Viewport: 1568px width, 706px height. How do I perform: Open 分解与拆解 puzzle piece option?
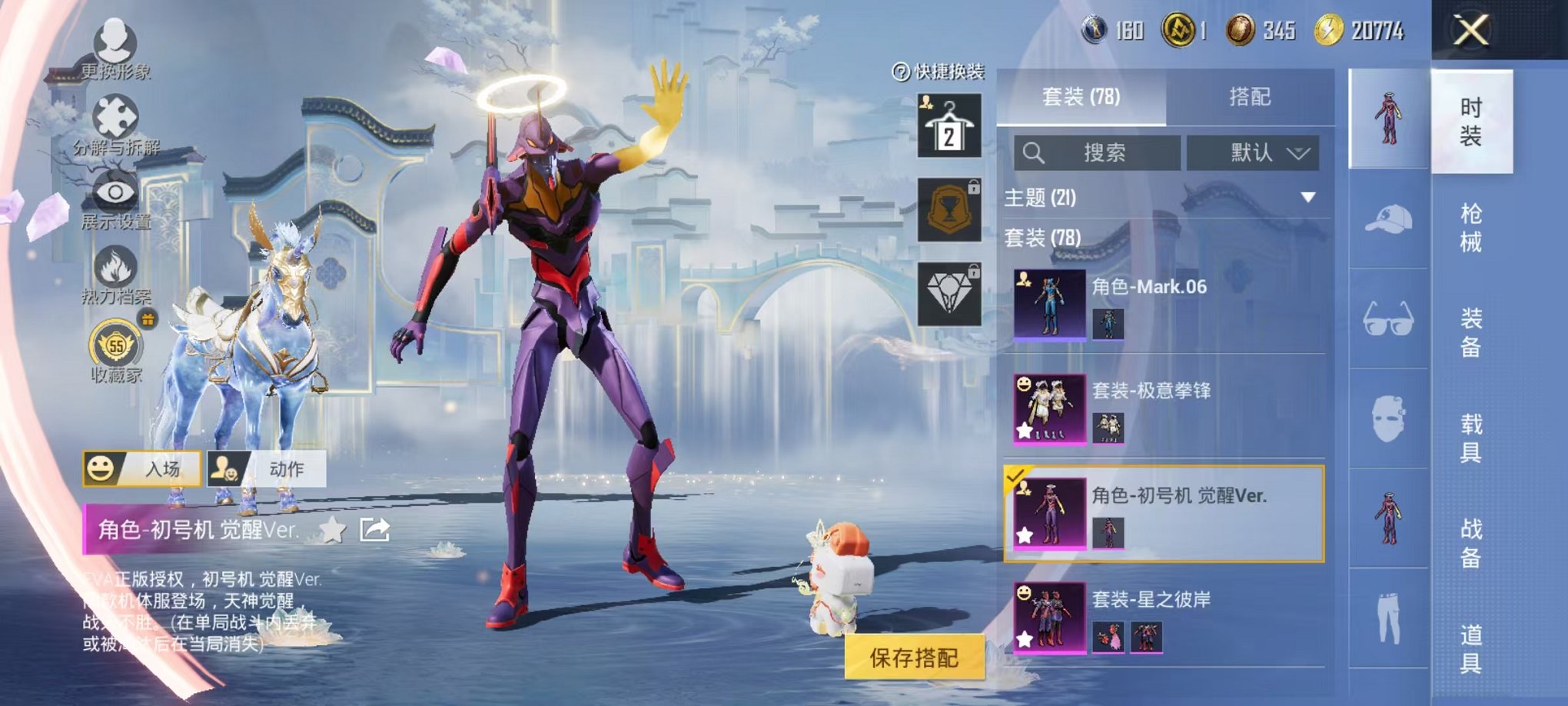pos(115,123)
